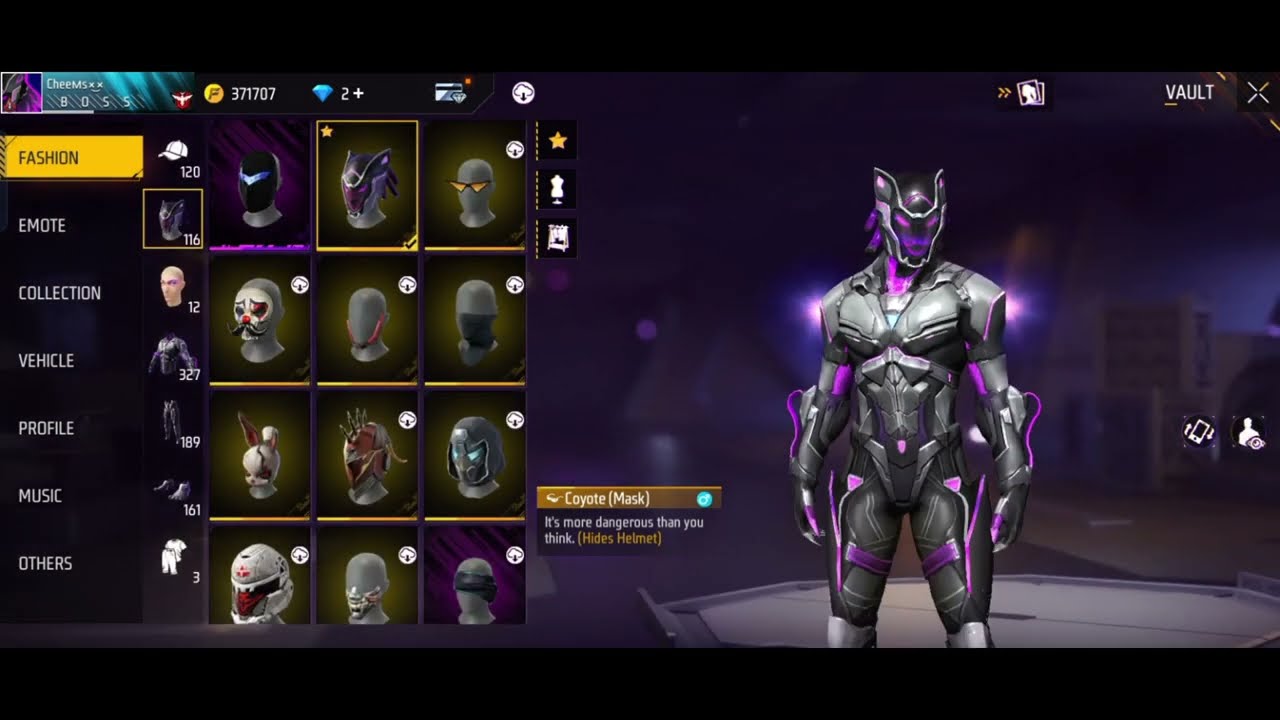The height and width of the screenshot is (720, 1280).
Task: Toggle the character visibility eye icon
Action: (x=1248, y=432)
